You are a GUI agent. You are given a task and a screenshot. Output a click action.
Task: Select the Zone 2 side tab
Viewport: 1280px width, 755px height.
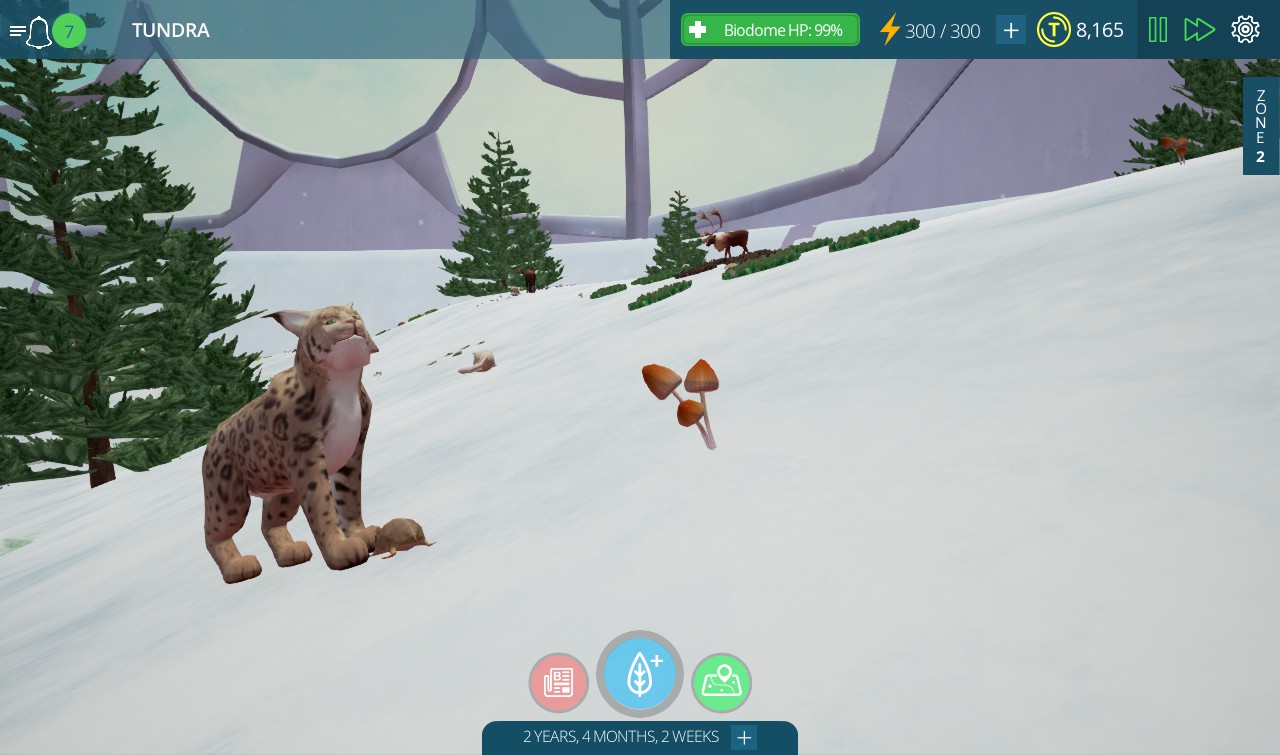coord(1260,124)
